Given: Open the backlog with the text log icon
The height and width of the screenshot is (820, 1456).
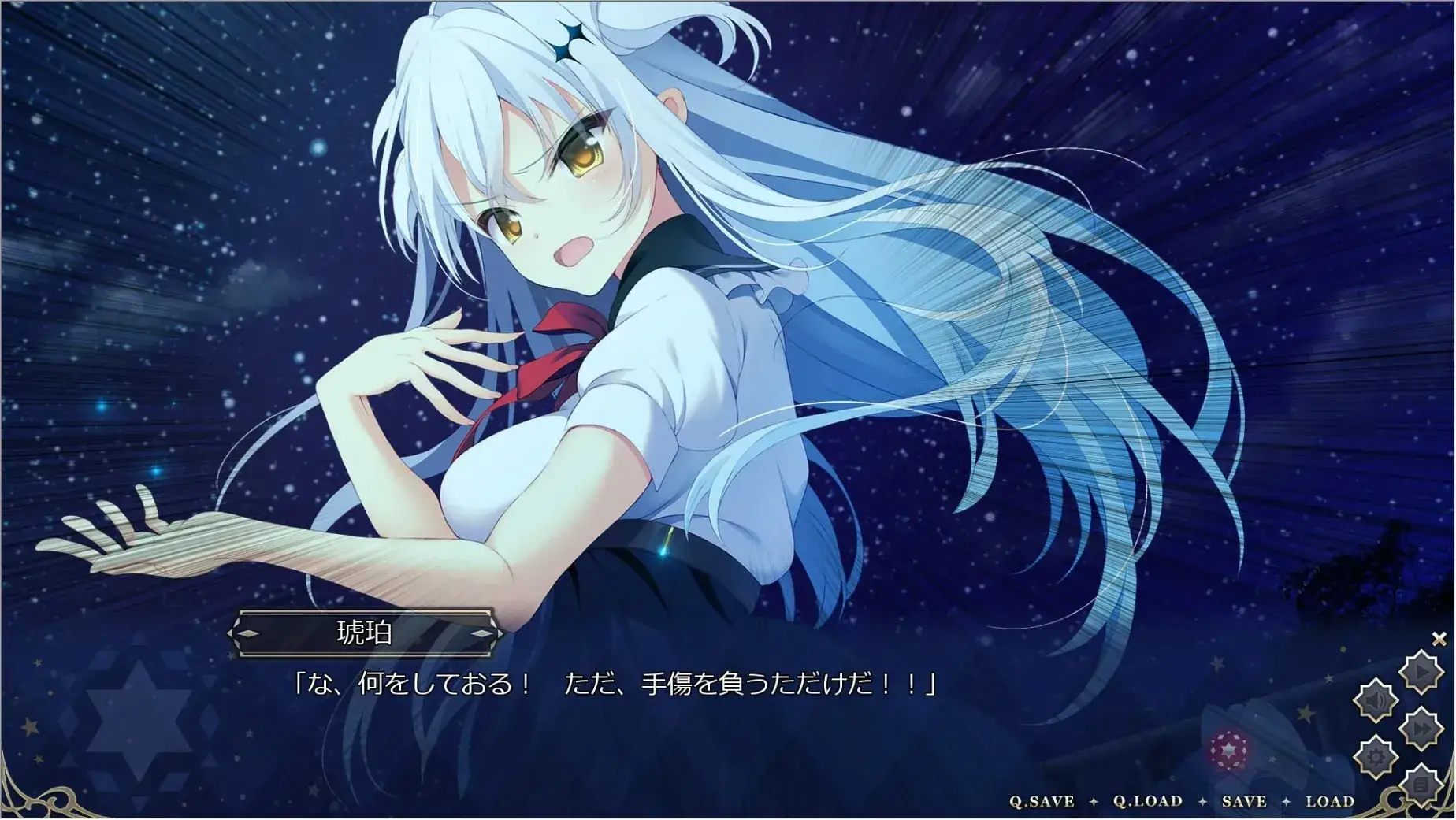Looking at the screenshot, I should click(1421, 783).
